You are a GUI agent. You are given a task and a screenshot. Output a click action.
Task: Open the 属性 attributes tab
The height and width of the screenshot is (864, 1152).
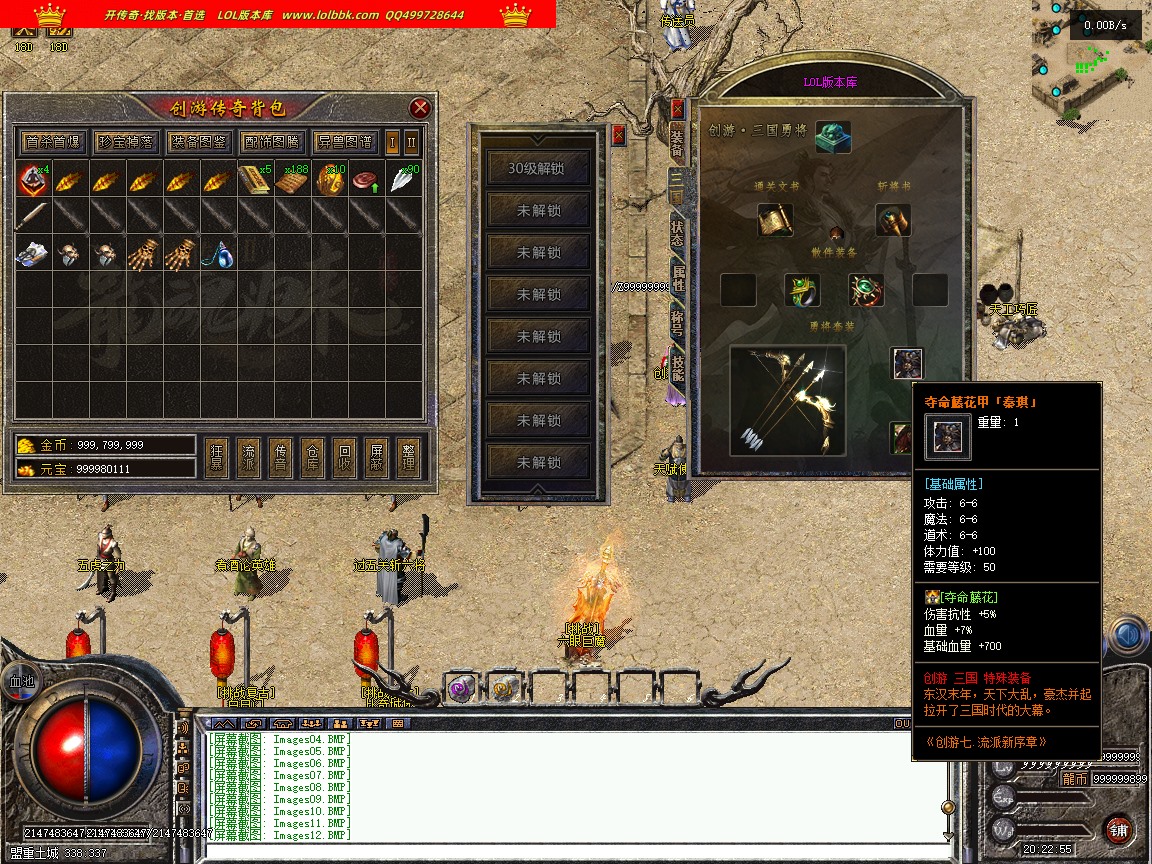click(678, 278)
